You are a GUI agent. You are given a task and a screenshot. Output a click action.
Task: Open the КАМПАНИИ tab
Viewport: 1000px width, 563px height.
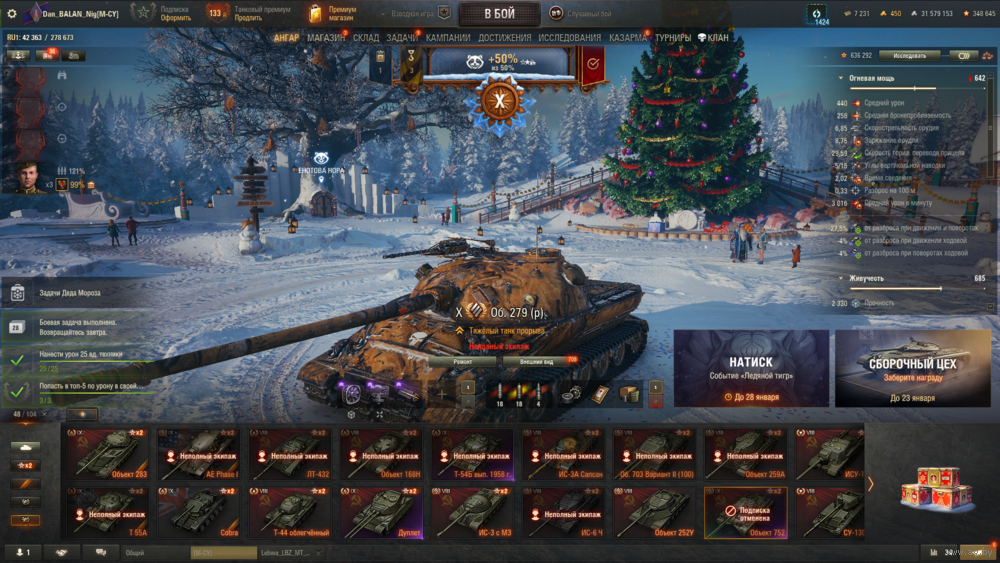tap(448, 38)
